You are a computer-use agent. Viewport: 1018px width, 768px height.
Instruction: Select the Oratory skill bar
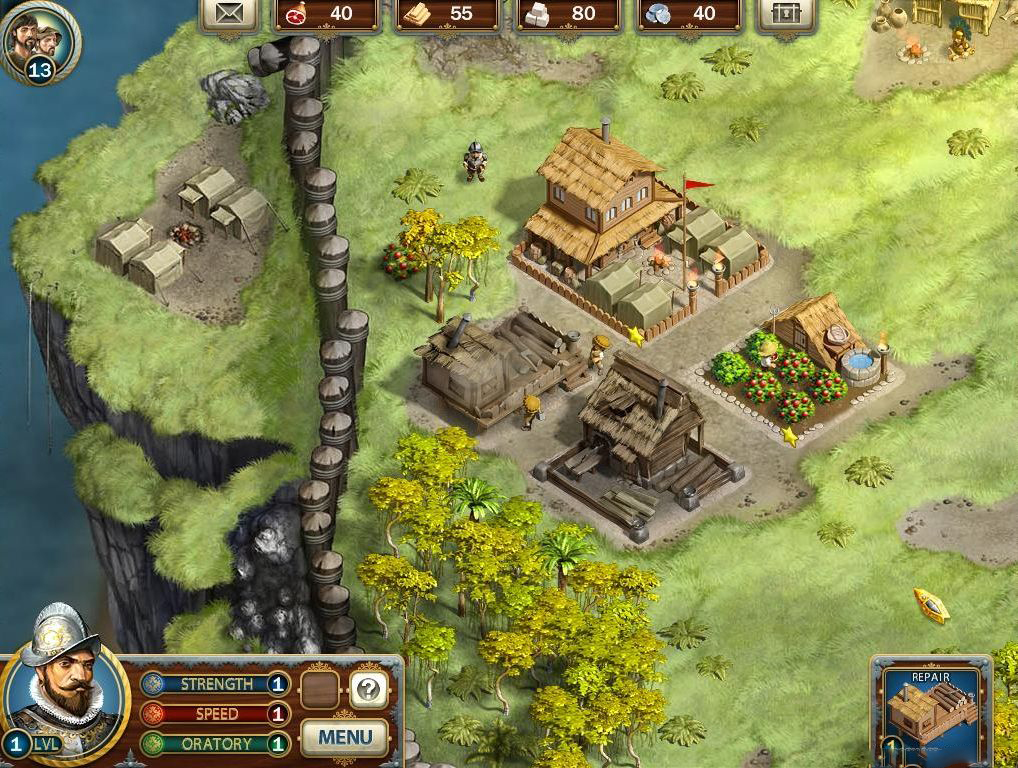pyautogui.click(x=216, y=744)
